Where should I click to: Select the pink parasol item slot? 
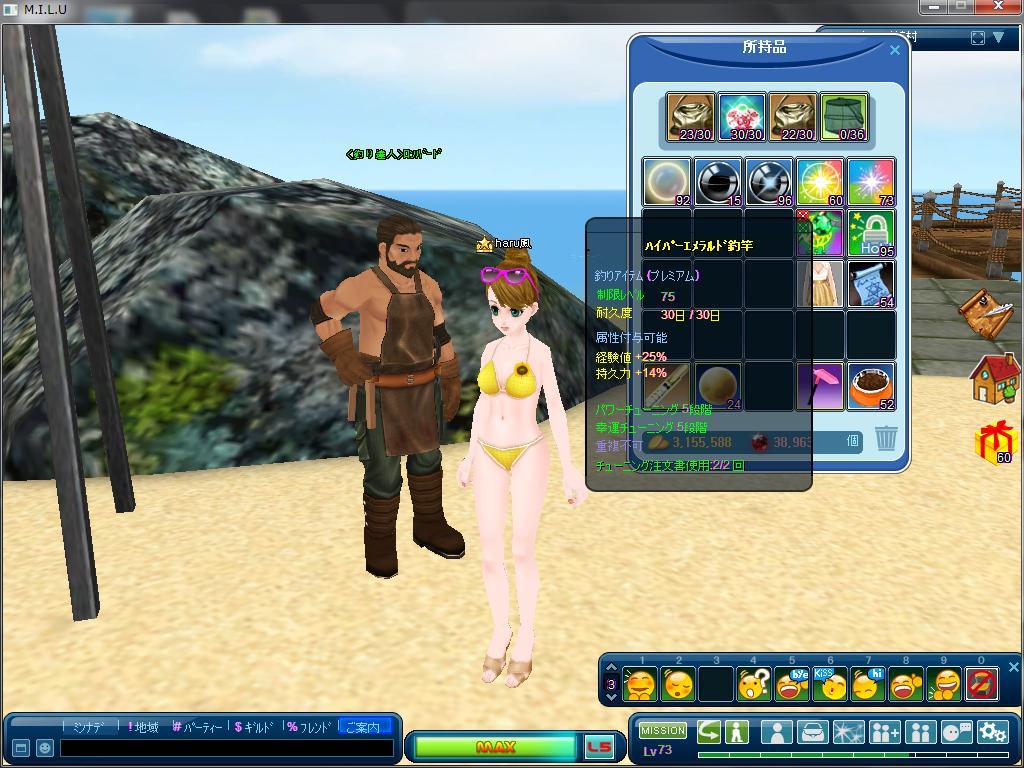tap(820, 386)
